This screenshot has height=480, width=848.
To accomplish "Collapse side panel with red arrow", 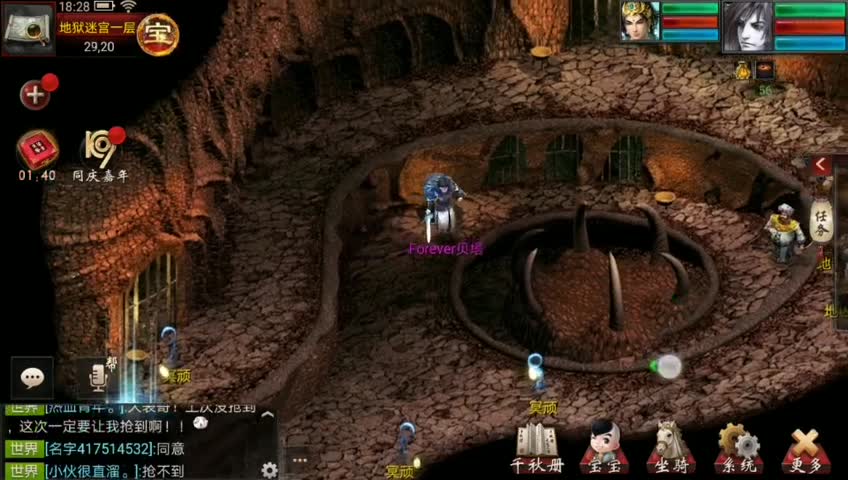I will (x=820, y=165).
